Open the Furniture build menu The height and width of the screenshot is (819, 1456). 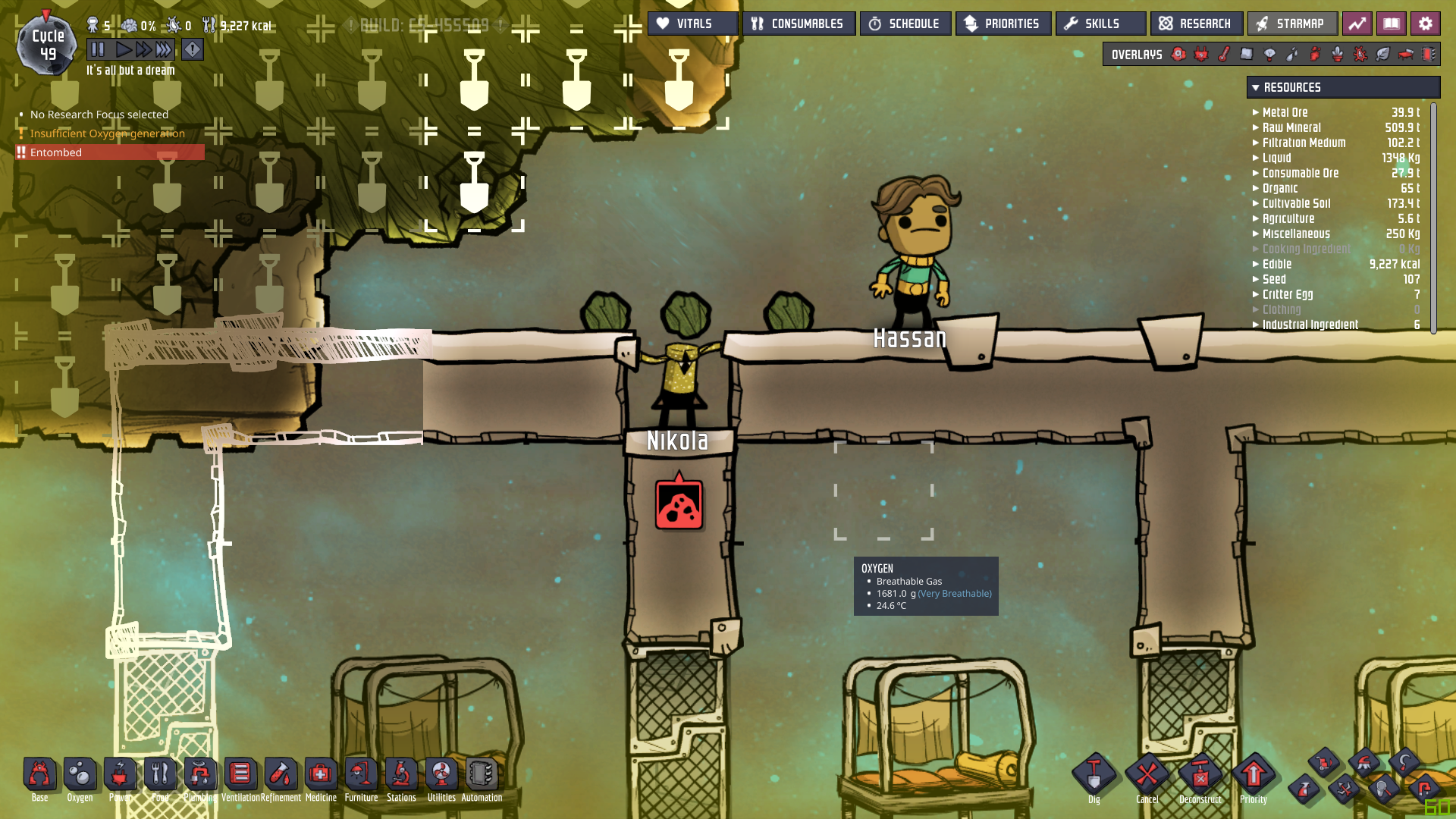tap(361, 776)
